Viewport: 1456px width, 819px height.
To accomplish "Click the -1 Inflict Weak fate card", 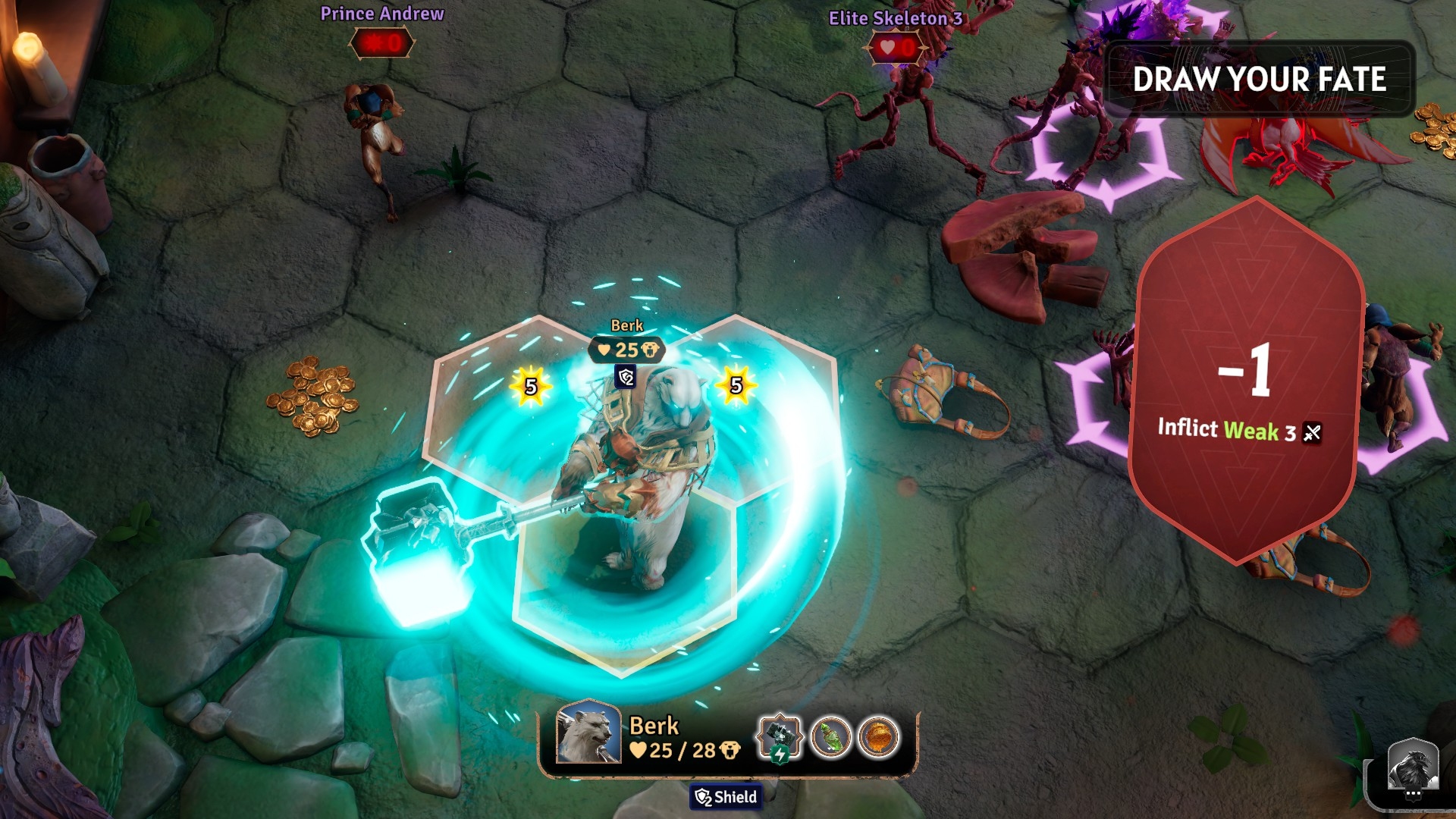I will click(1245, 381).
